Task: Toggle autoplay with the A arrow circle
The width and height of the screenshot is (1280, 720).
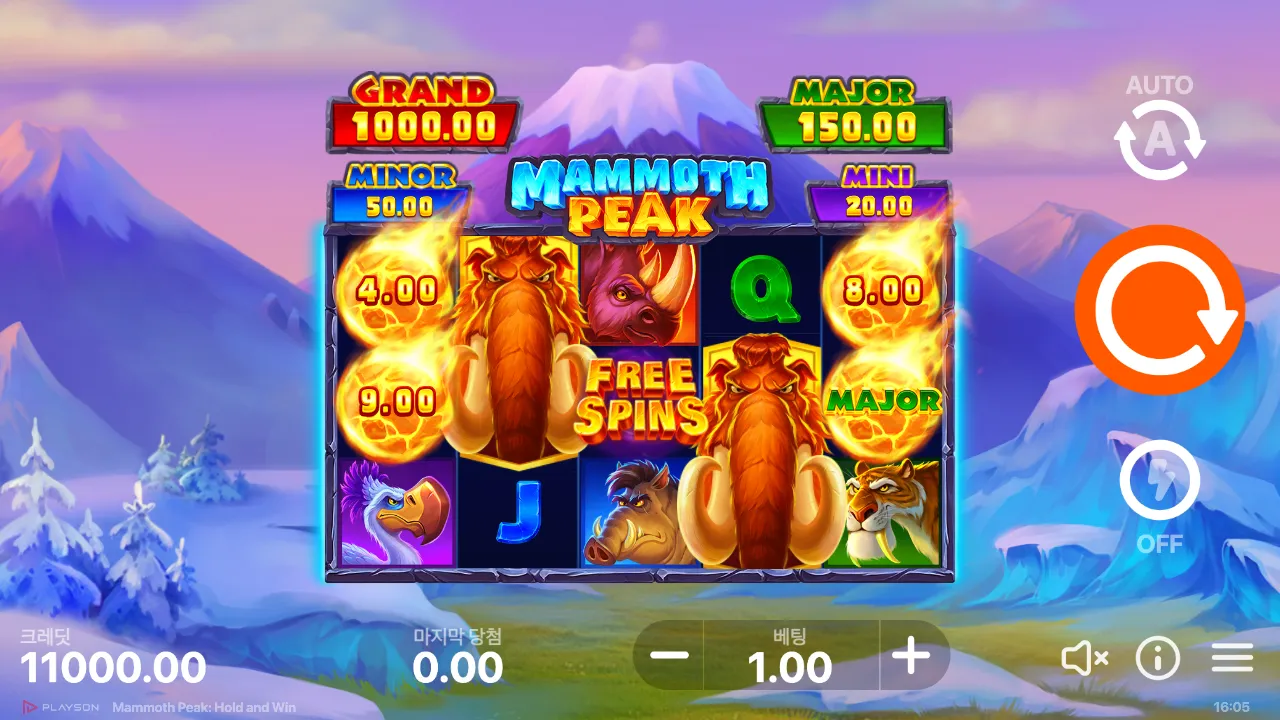Action: coord(1159,135)
